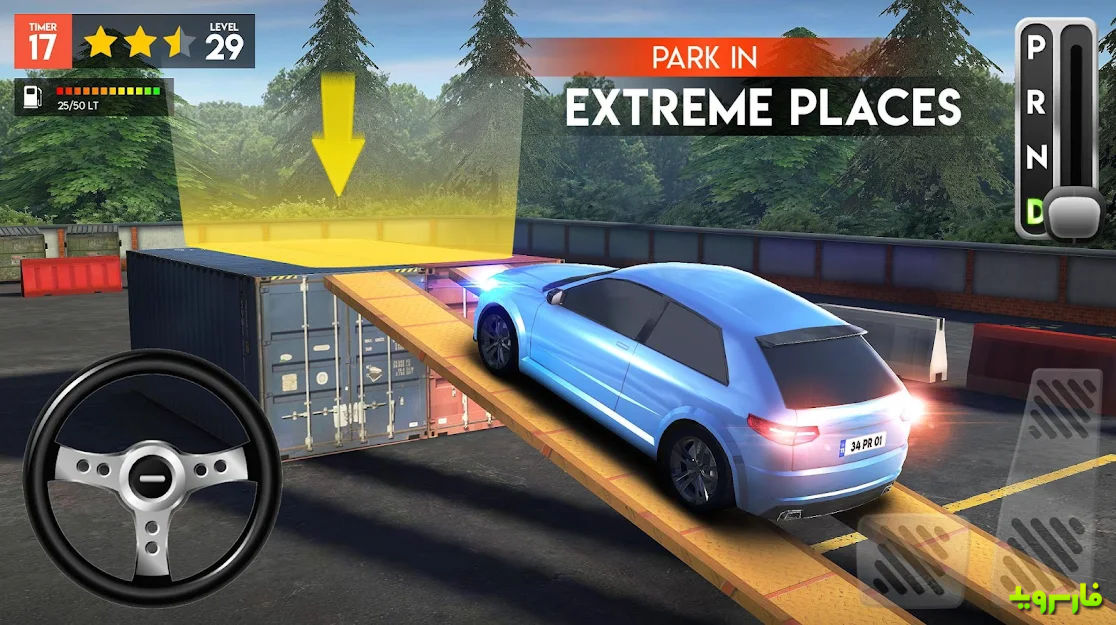Click the gear shifter lever knob
Image resolution: width=1116 pixels, height=625 pixels.
1074,212
